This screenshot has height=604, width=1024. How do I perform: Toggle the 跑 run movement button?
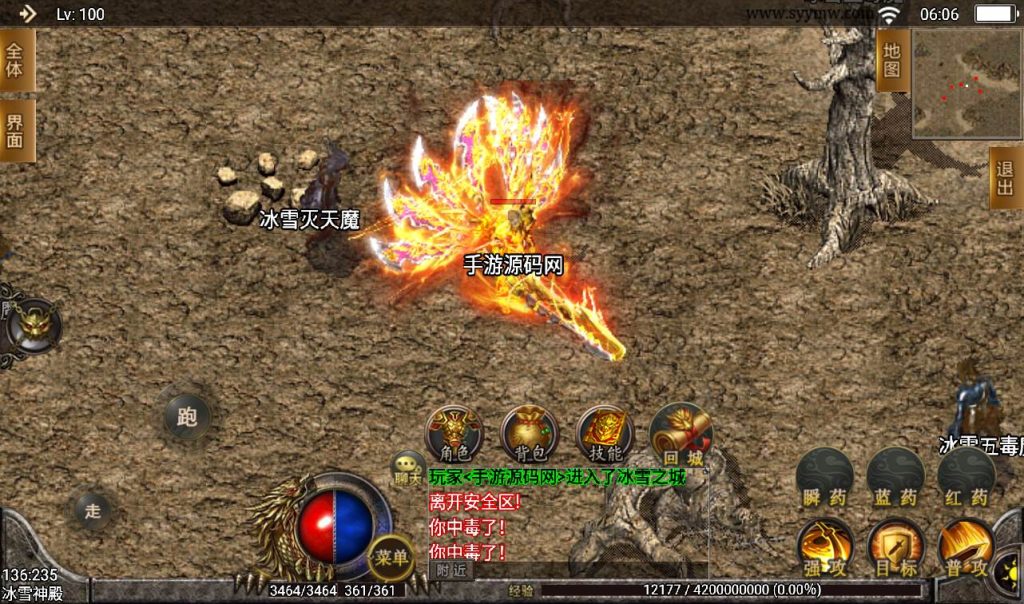(187, 416)
